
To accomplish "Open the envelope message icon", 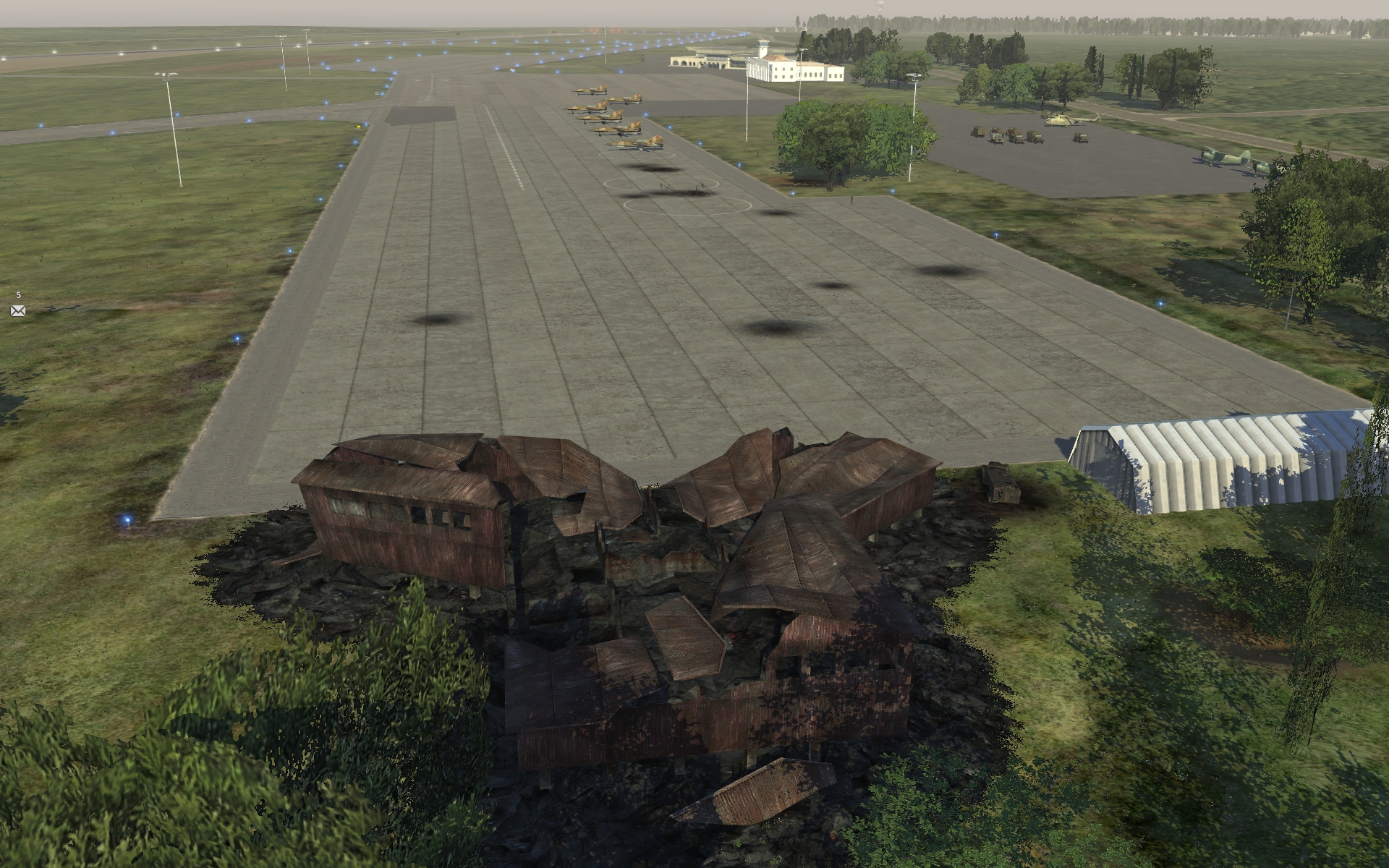I will 18,311.
